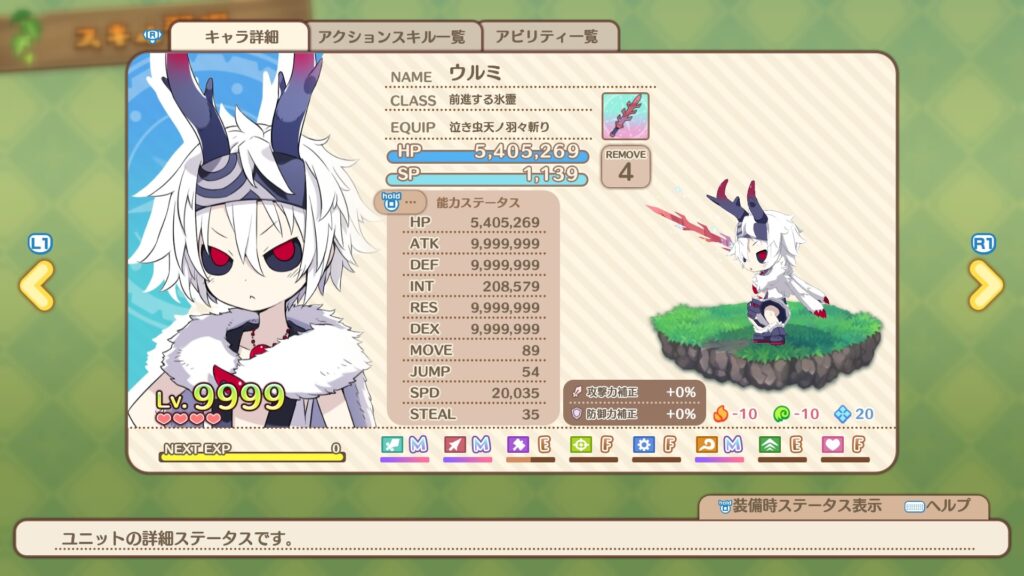This screenshot has width=1024, height=576.
Task: Toggle 装備時ステータス表示 equipped stats display
Action: (x=796, y=506)
